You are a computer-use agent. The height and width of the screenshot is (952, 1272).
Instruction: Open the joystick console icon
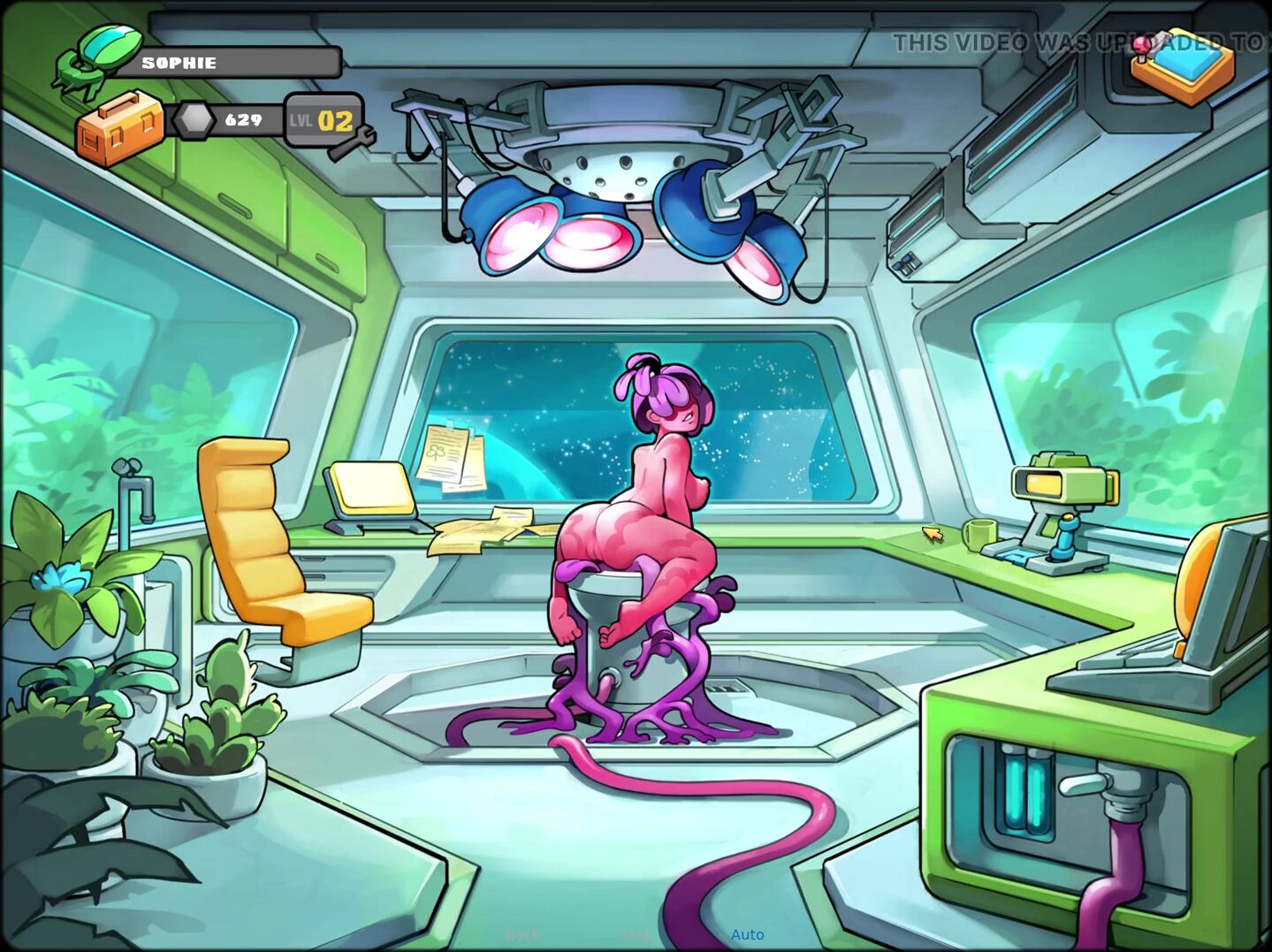[1182, 64]
